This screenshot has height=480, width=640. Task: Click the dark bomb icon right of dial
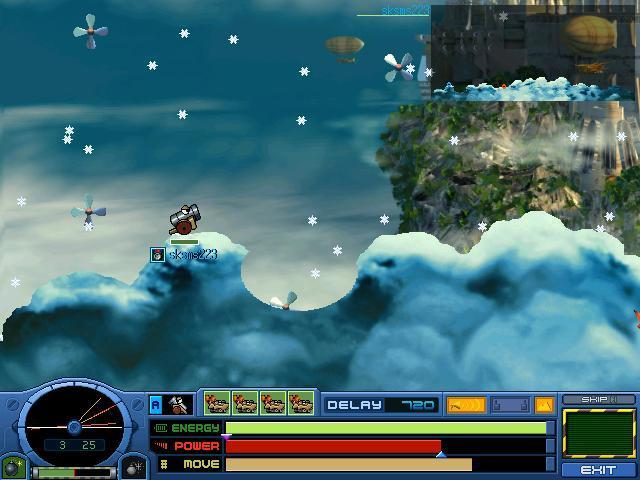pos(135,467)
